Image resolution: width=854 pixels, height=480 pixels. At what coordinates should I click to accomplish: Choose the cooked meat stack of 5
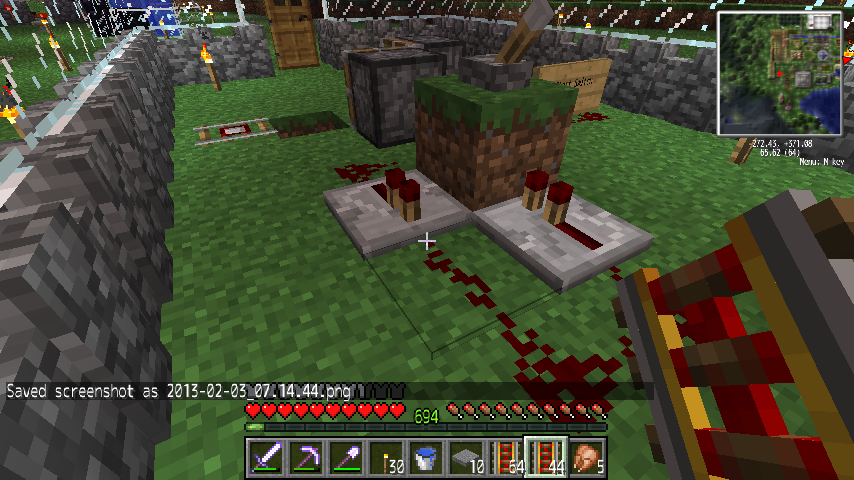pyautogui.click(x=586, y=457)
